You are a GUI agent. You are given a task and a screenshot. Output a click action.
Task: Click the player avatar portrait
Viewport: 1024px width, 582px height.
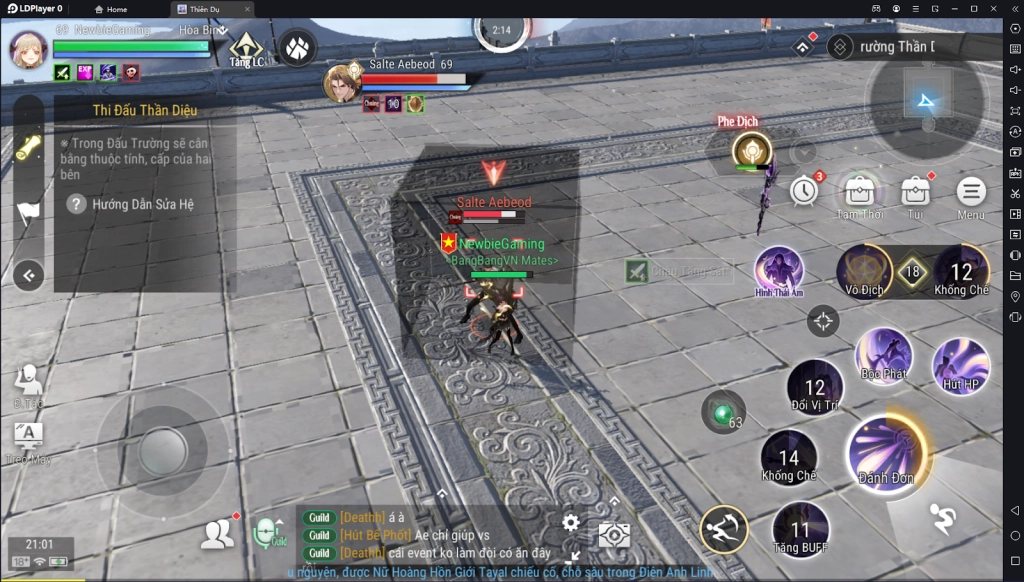click(29, 49)
